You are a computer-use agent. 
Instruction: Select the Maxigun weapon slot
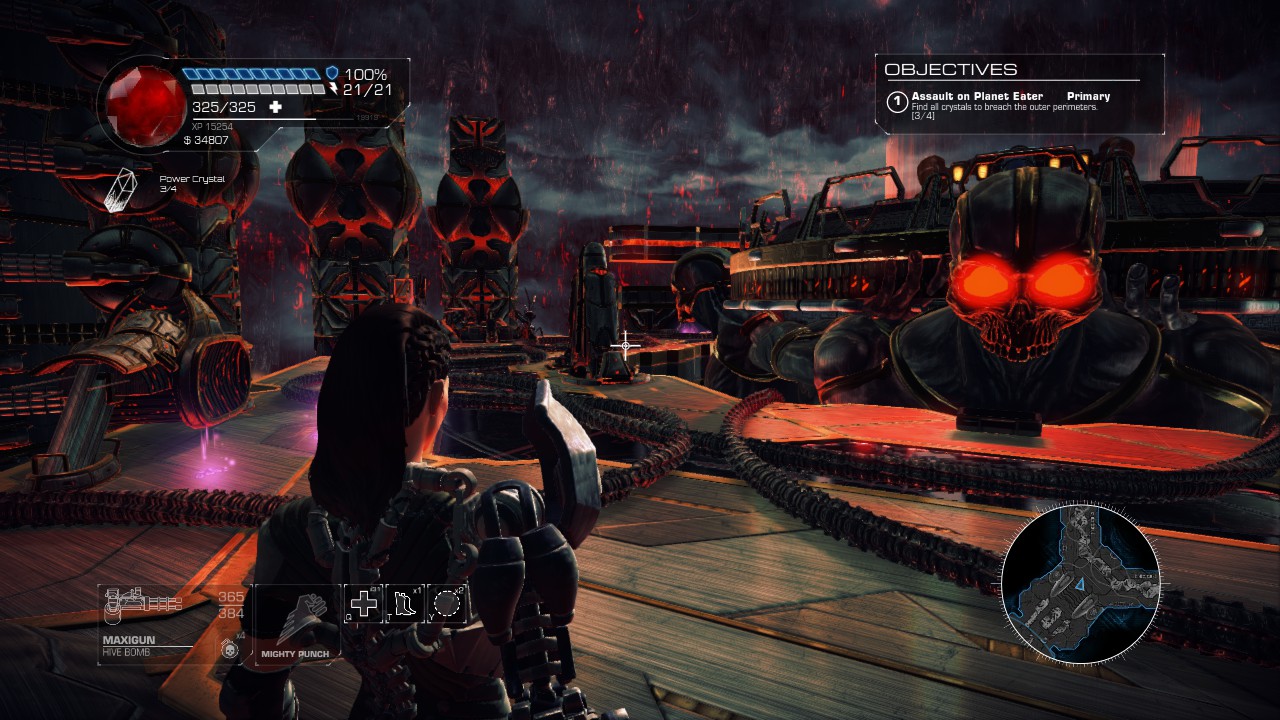tap(143, 603)
